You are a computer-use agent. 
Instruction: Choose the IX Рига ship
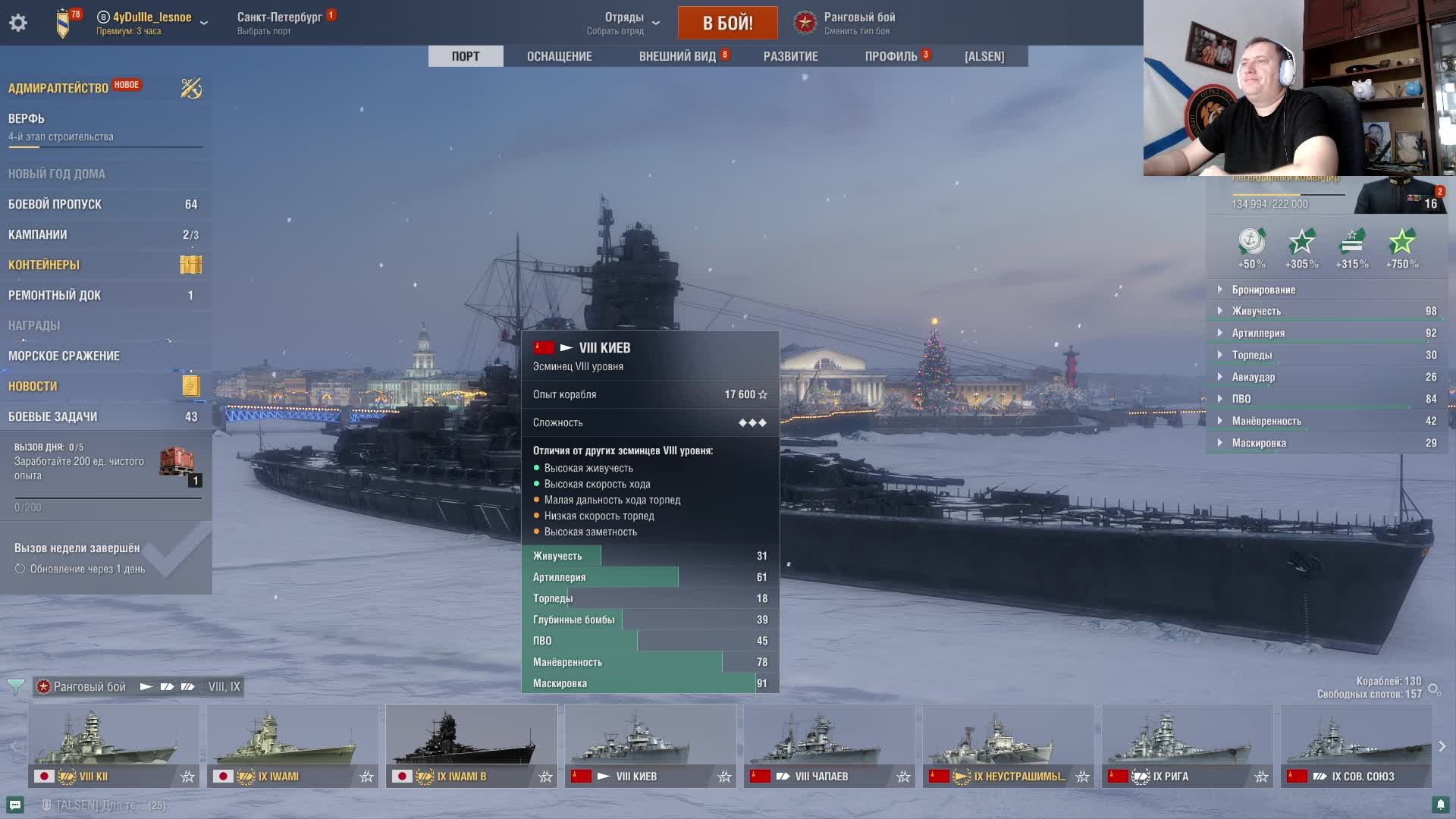click(x=1187, y=746)
